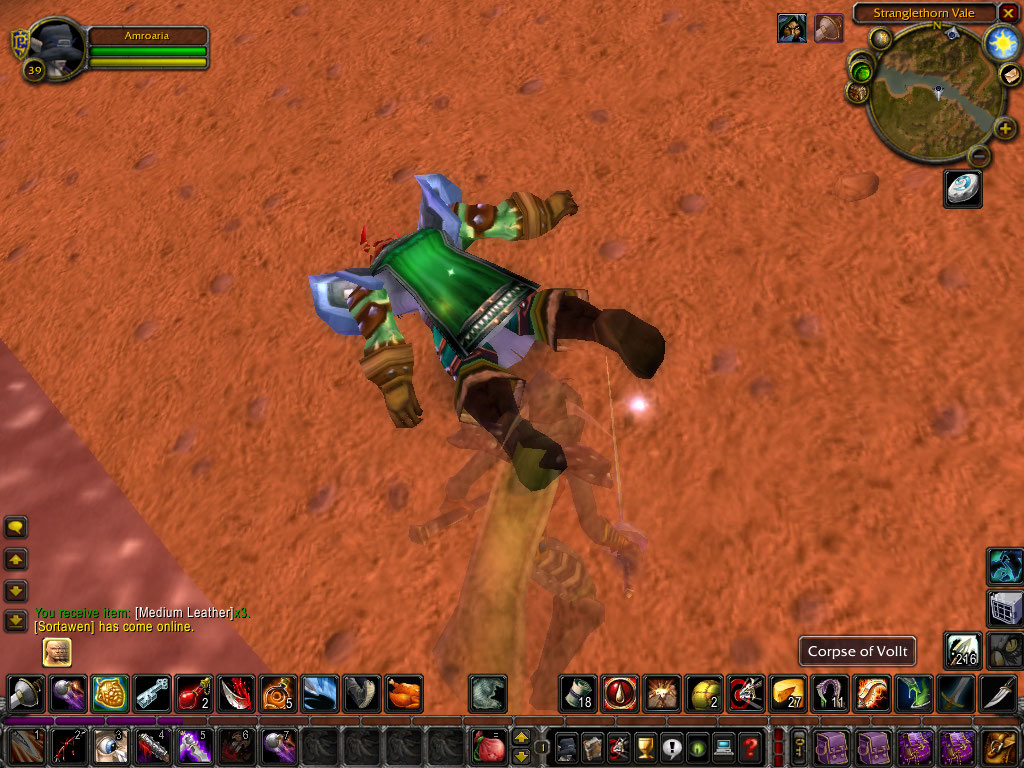Open the golden goblet micro menu button
1024x768 pixels.
(644, 747)
